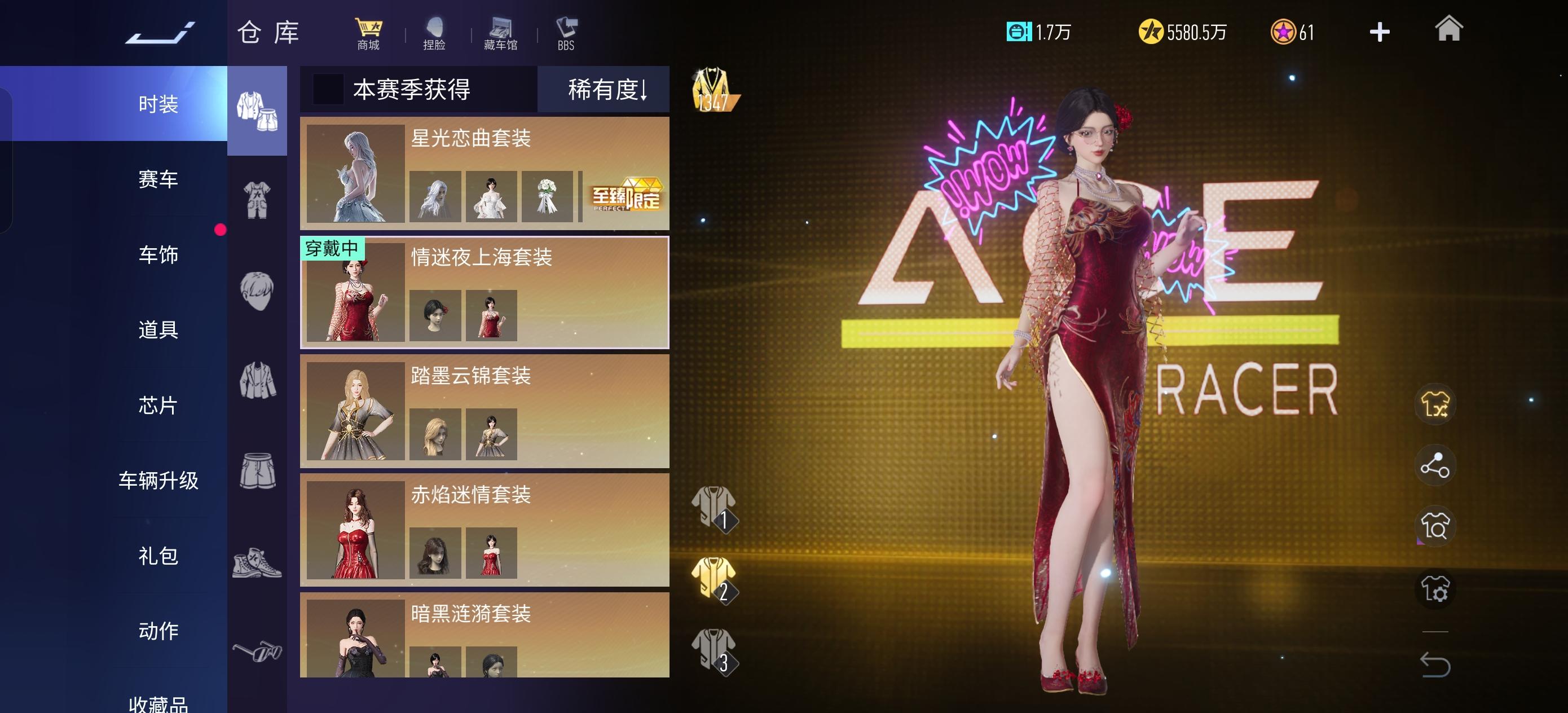1568x713 pixels.
Task: Switch to outfit preset slot 3
Action: [x=716, y=649]
